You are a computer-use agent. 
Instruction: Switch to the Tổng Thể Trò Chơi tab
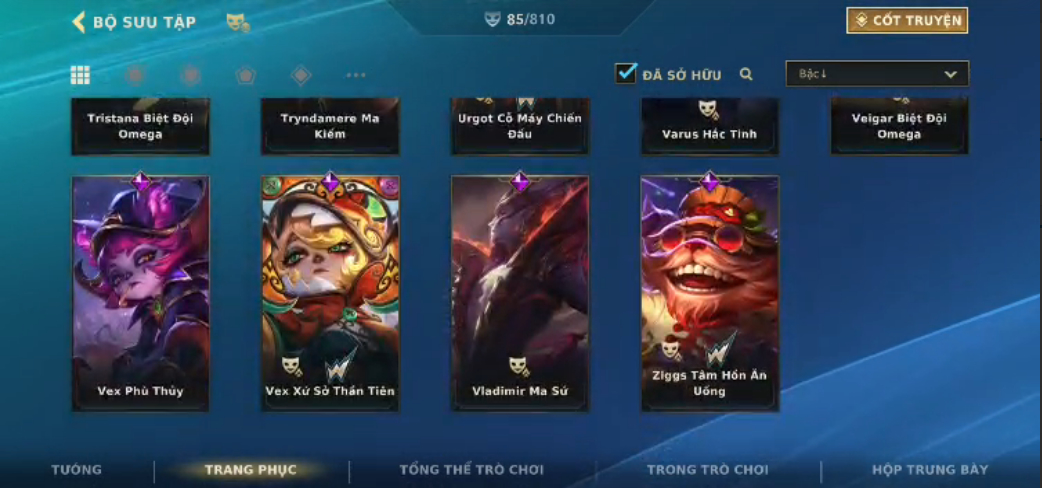point(471,470)
